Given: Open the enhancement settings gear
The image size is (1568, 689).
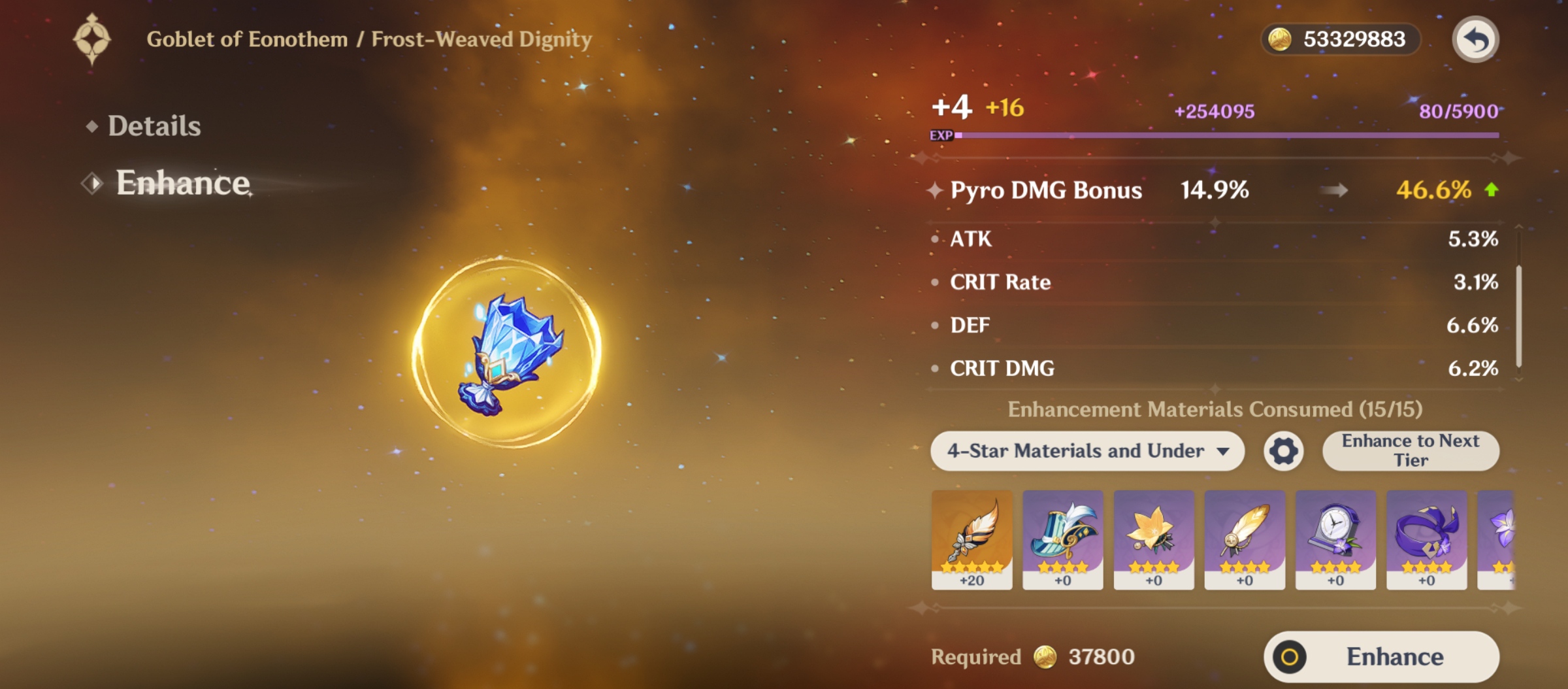Looking at the screenshot, I should (x=1283, y=450).
